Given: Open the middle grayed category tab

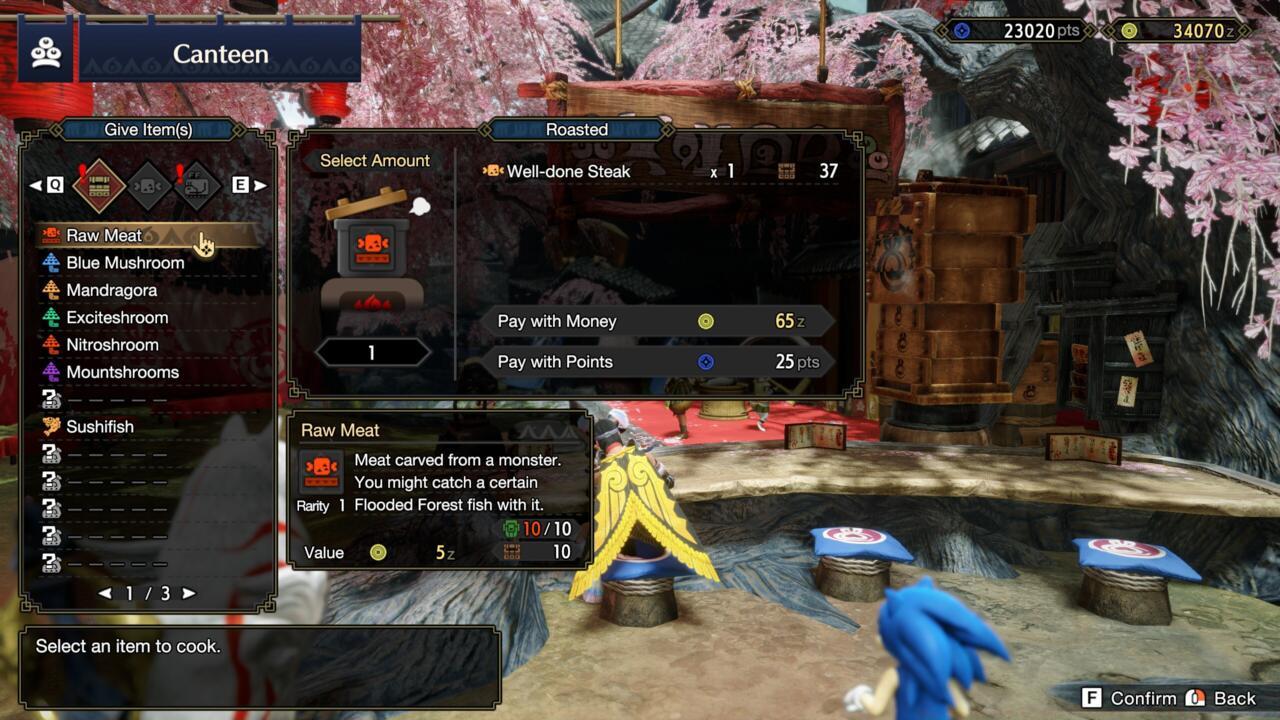Looking at the screenshot, I should pos(148,185).
